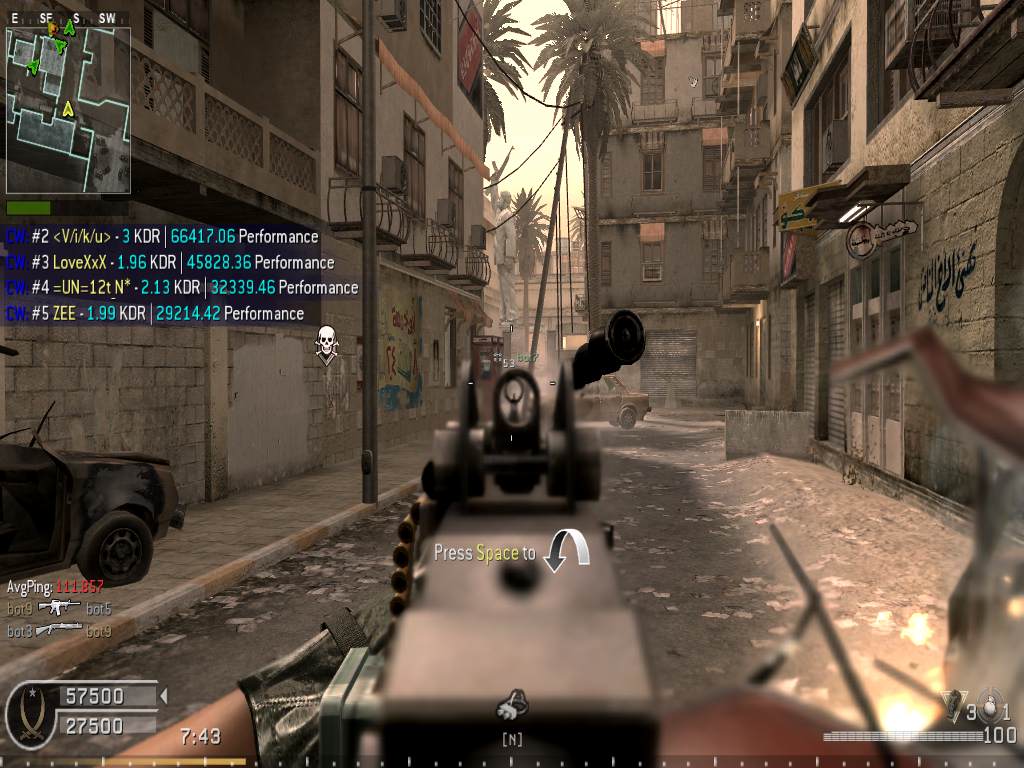Select the bot3 killed bot9 killfeed entry

click(x=59, y=631)
